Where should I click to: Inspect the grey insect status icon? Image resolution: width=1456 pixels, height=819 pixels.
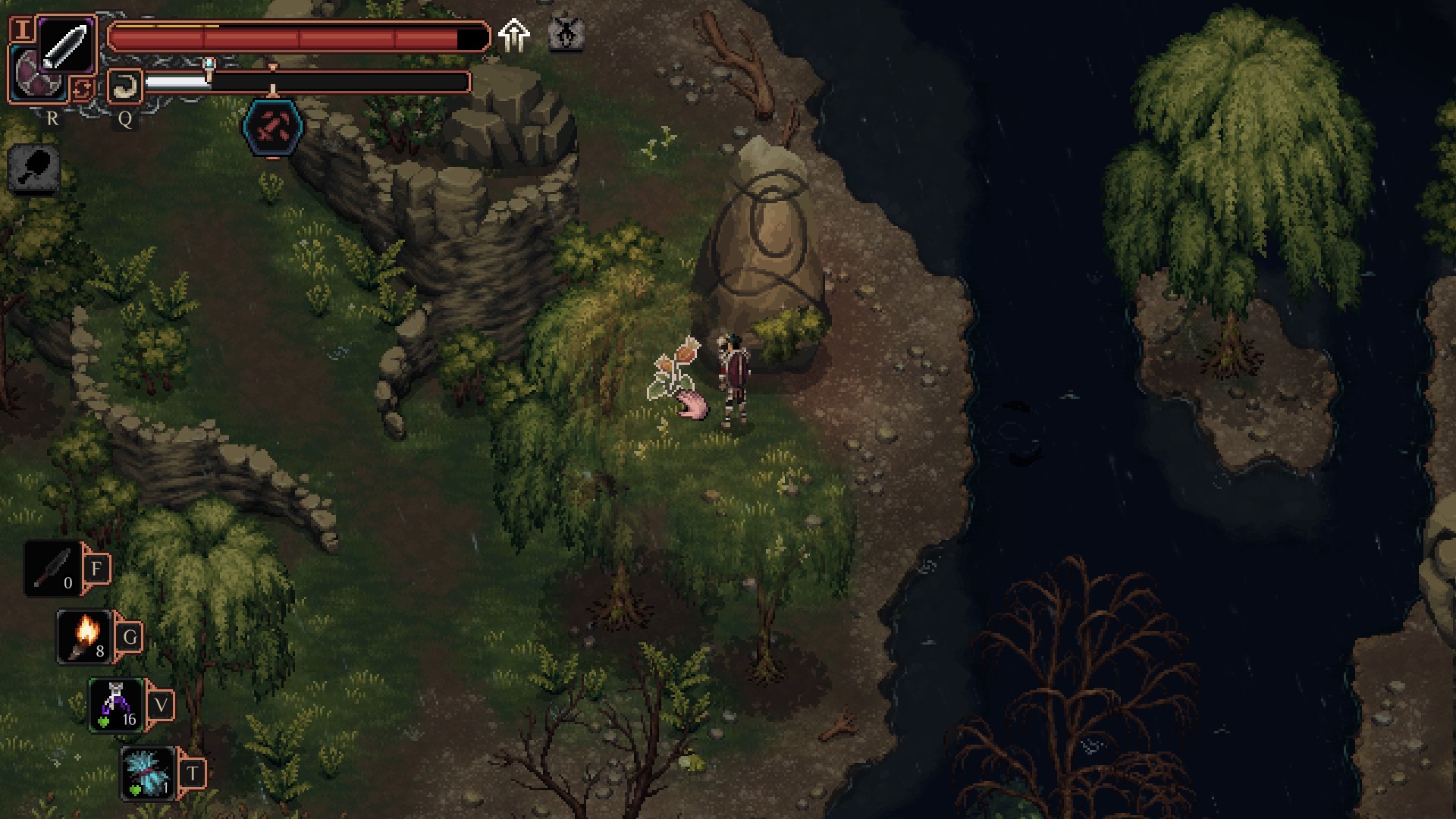tap(566, 34)
